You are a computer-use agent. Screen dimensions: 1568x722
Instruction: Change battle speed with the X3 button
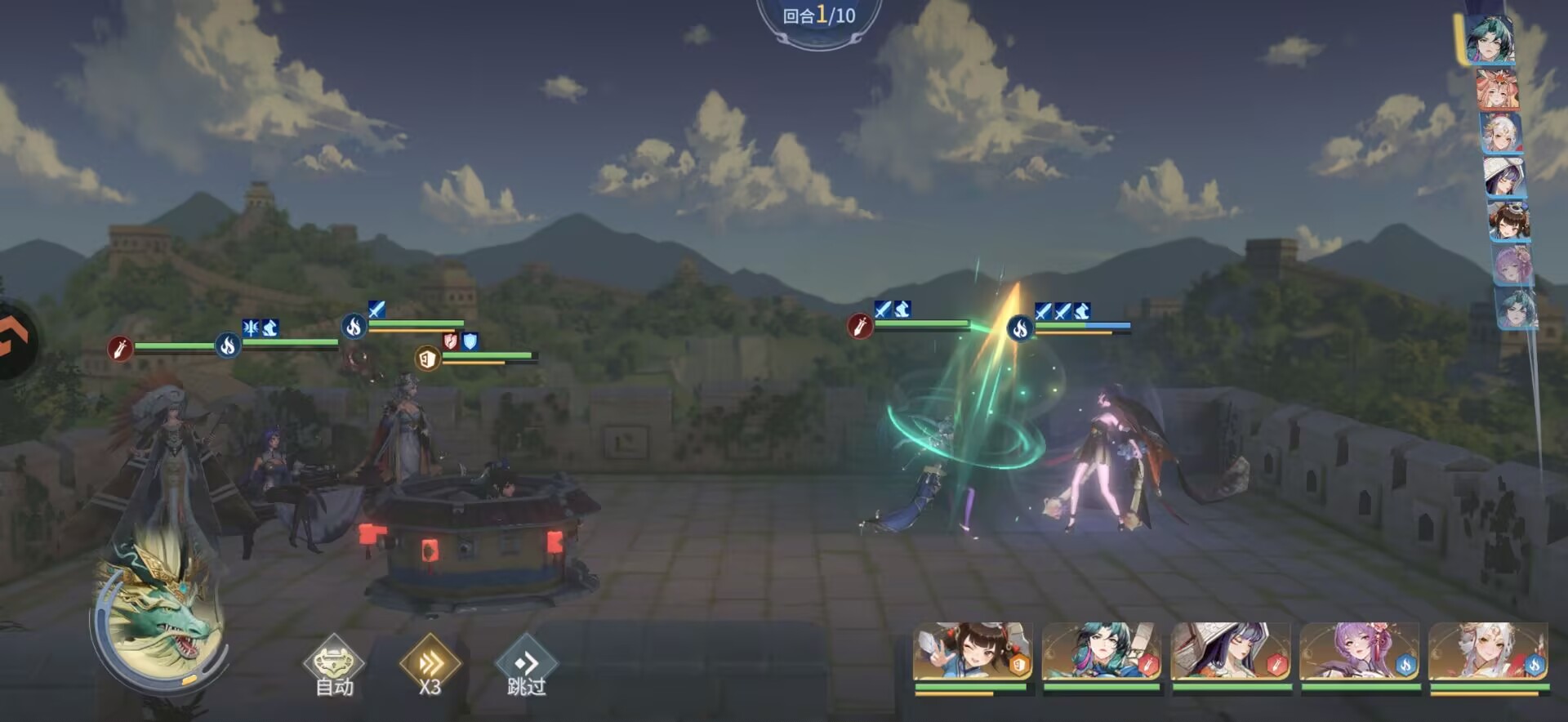(x=430, y=666)
